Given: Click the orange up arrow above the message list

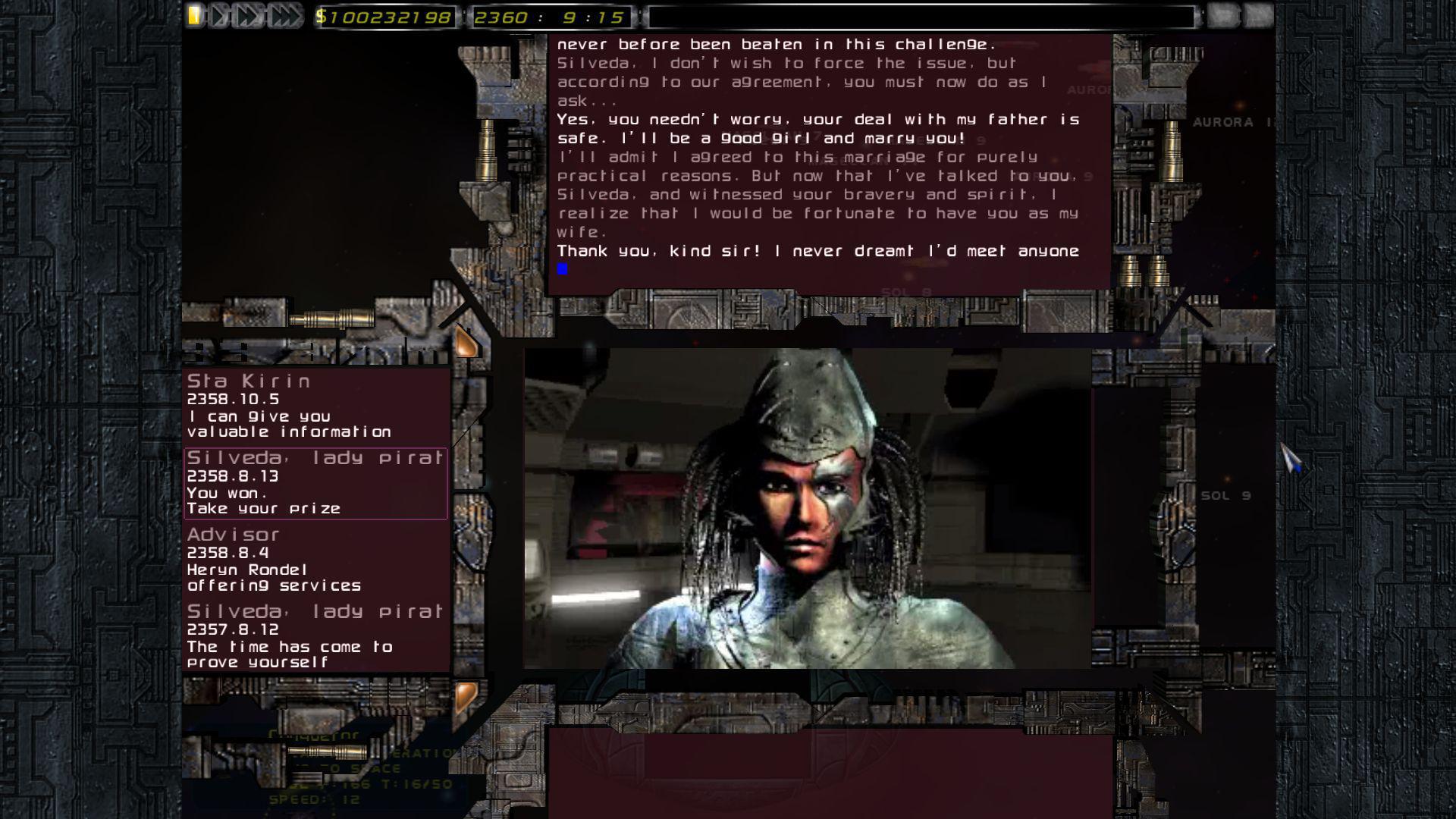Looking at the screenshot, I should point(465,343).
